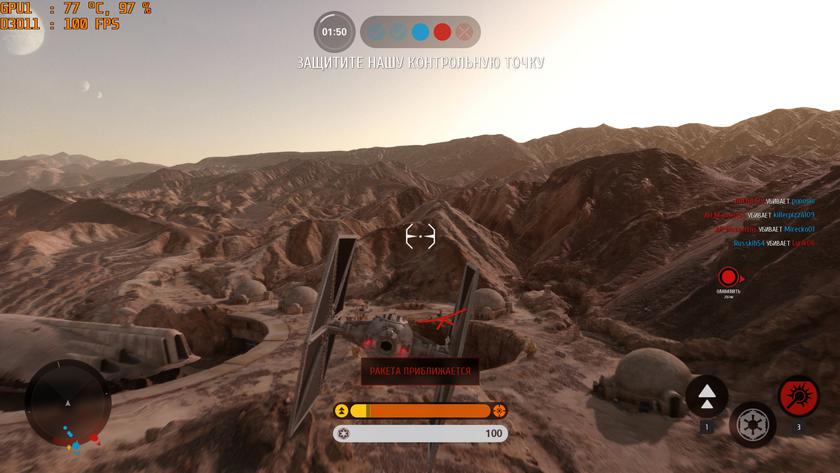Image resolution: width=840 pixels, height=473 pixels.
Task: Trigger the red sunburst ability
Action: pos(798,396)
